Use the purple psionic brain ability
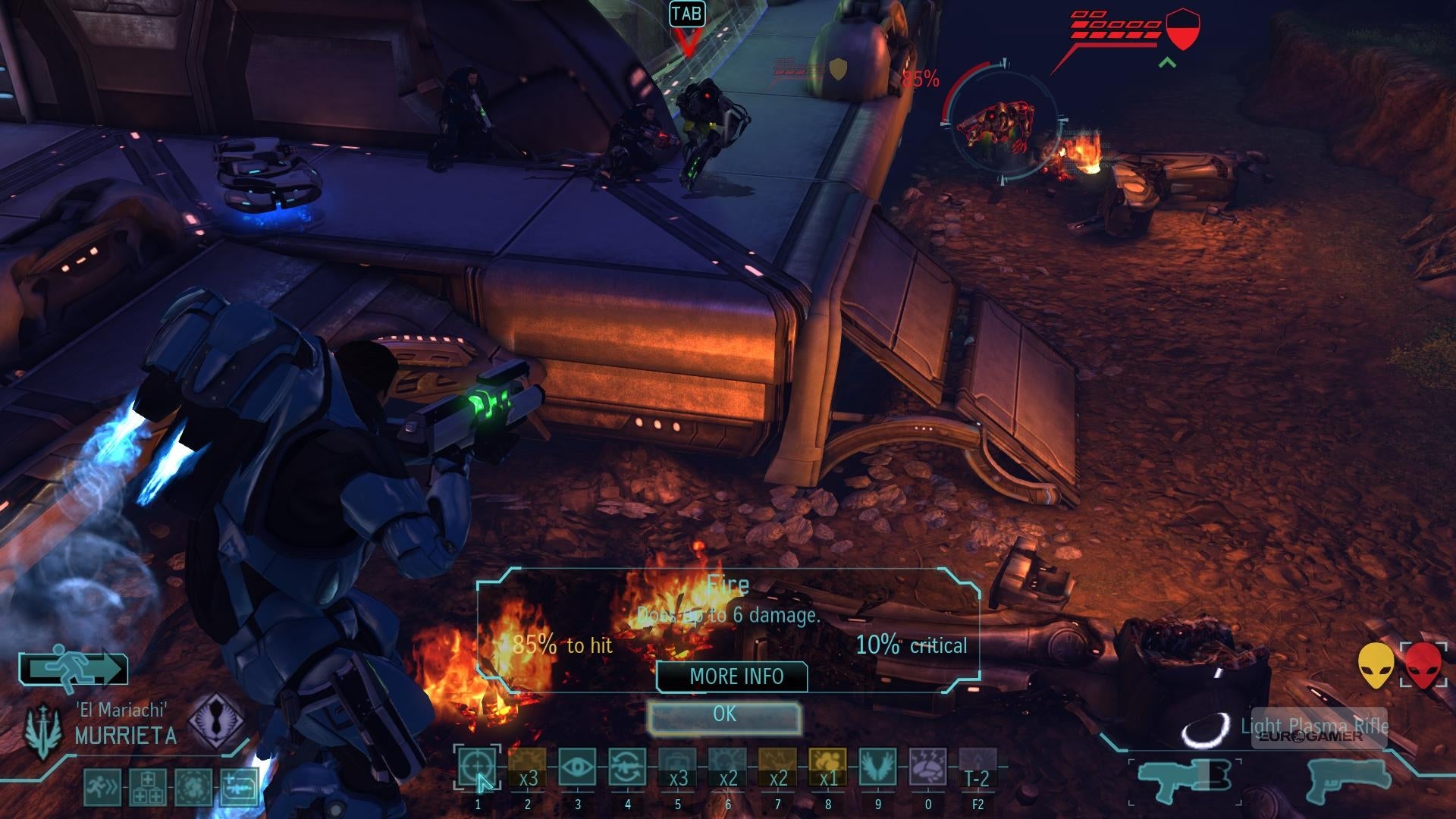The image size is (1456, 819). 927,767
